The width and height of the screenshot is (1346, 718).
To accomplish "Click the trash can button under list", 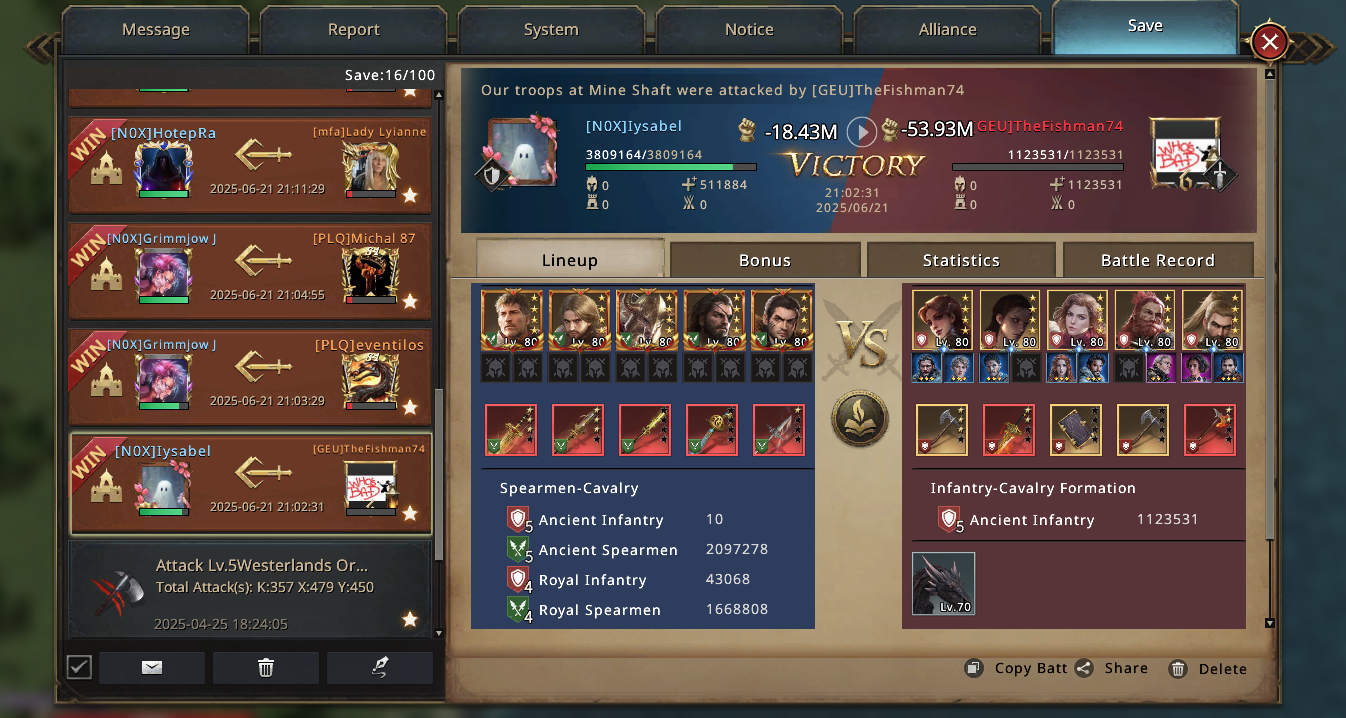I will tap(266, 668).
